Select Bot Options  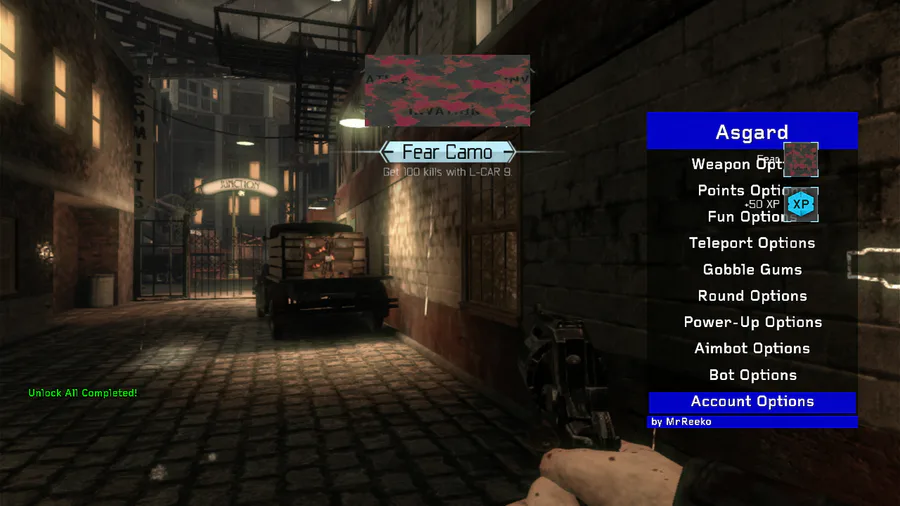752,375
